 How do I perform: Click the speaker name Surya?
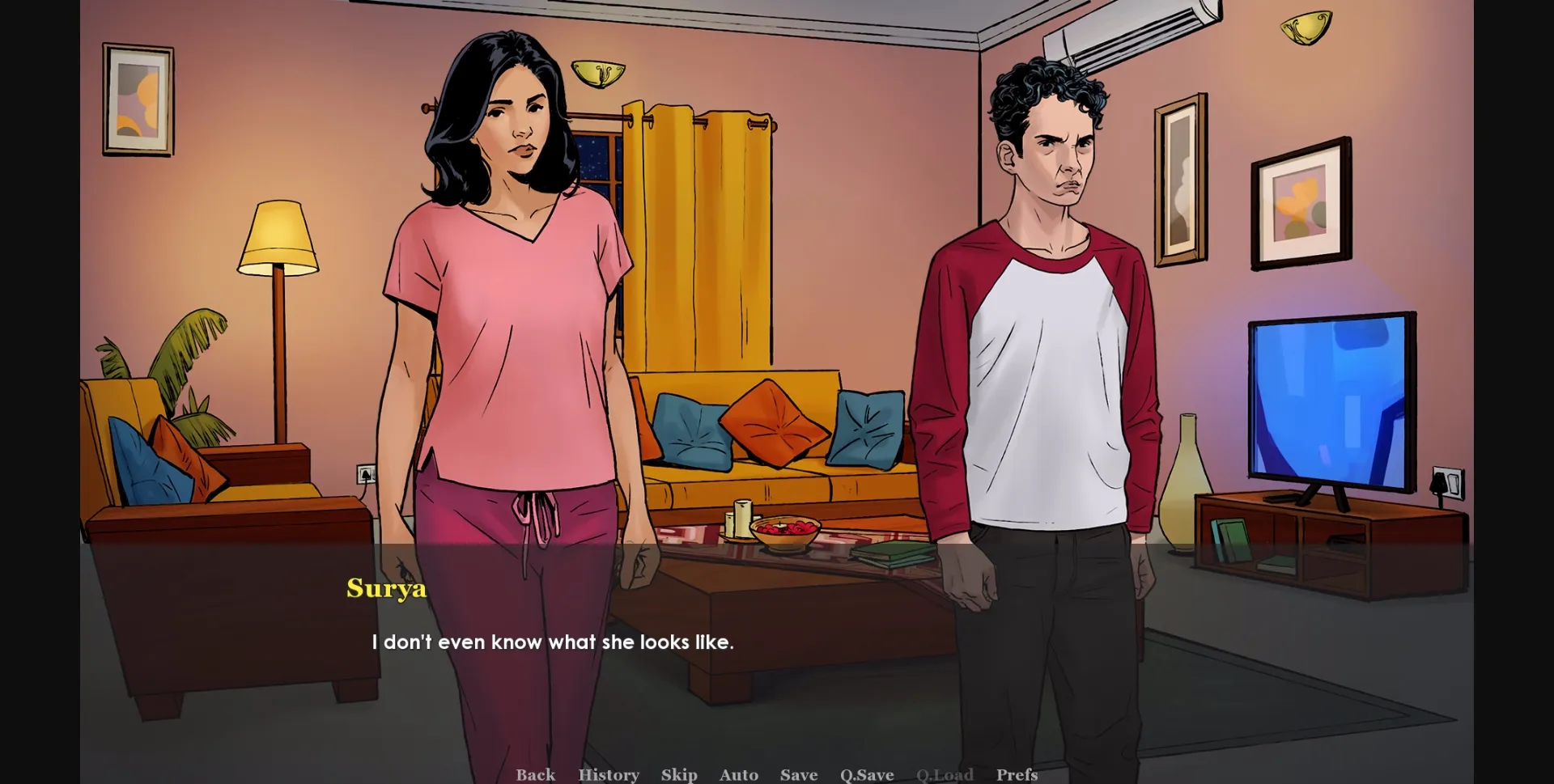pos(386,589)
